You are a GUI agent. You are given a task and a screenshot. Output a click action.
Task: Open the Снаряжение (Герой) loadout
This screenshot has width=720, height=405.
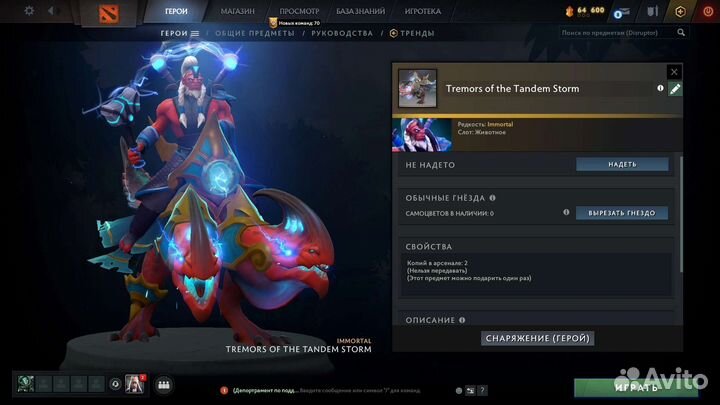coord(539,338)
